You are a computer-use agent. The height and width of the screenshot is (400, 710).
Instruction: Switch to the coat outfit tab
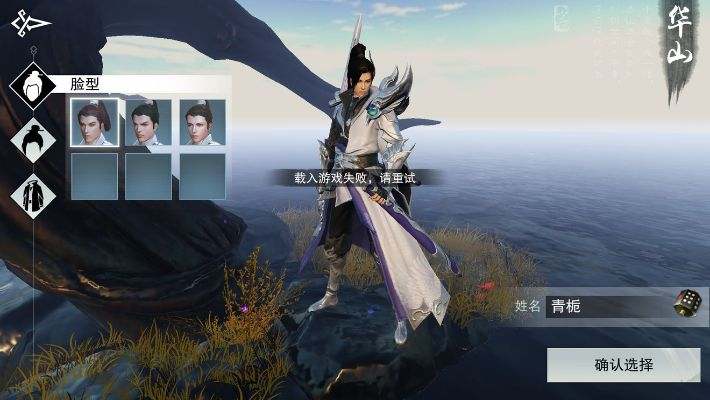click(x=34, y=194)
